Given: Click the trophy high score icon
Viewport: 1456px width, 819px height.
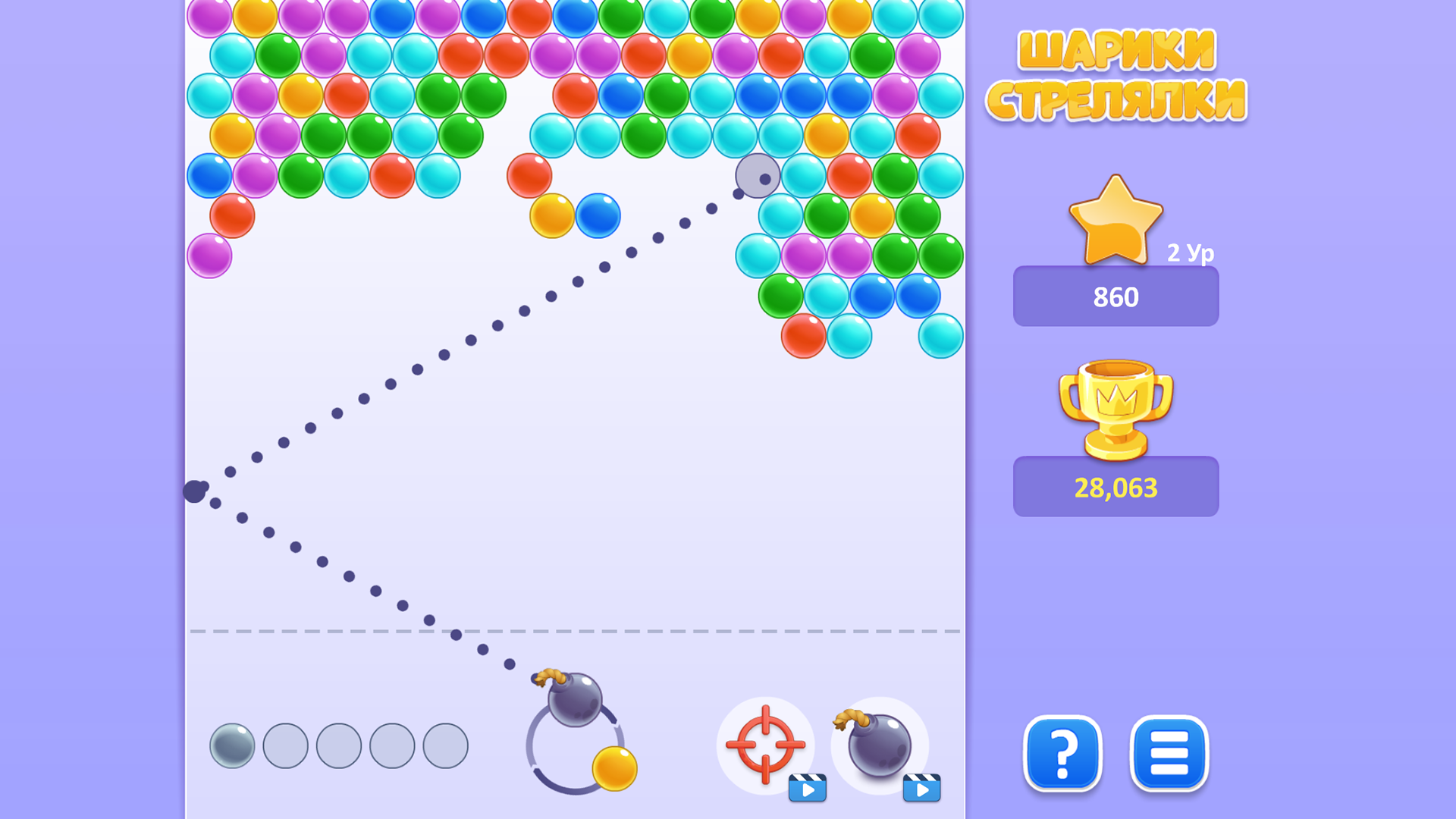Looking at the screenshot, I should point(1115,409).
